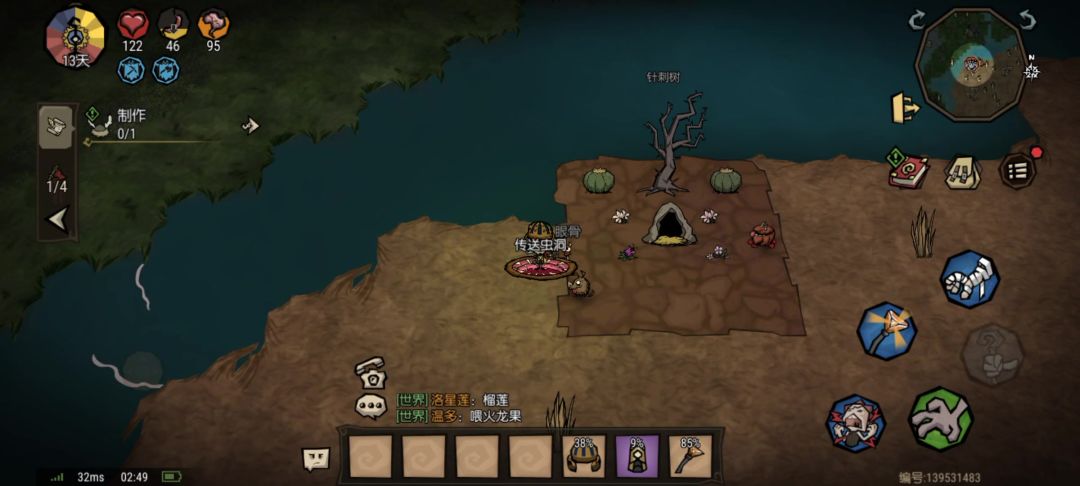Rotate camera with the right curved arrow
This screenshot has height=486, width=1080.
pyautogui.click(x=1028, y=20)
